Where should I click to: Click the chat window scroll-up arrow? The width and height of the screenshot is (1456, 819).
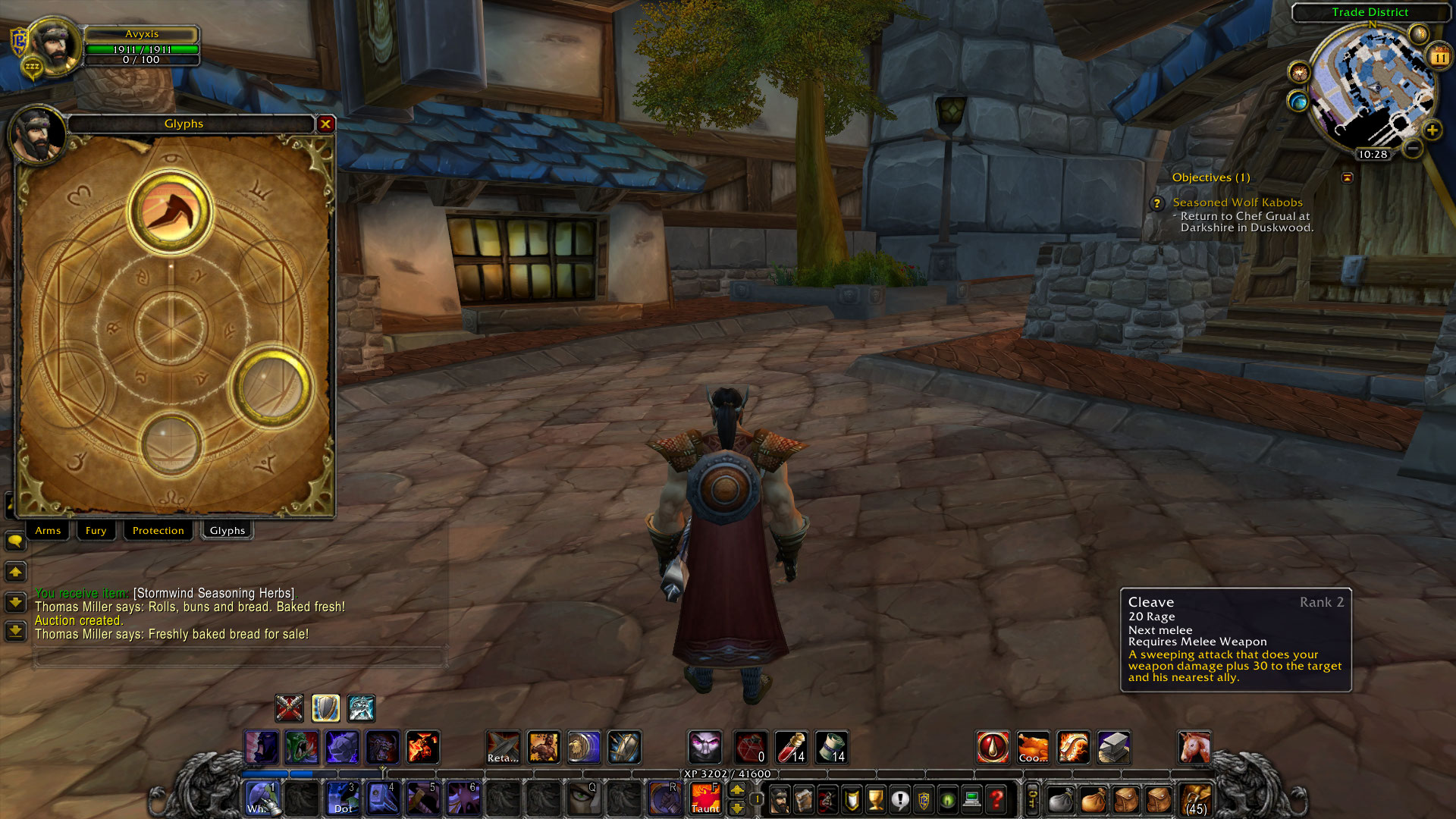[x=15, y=573]
